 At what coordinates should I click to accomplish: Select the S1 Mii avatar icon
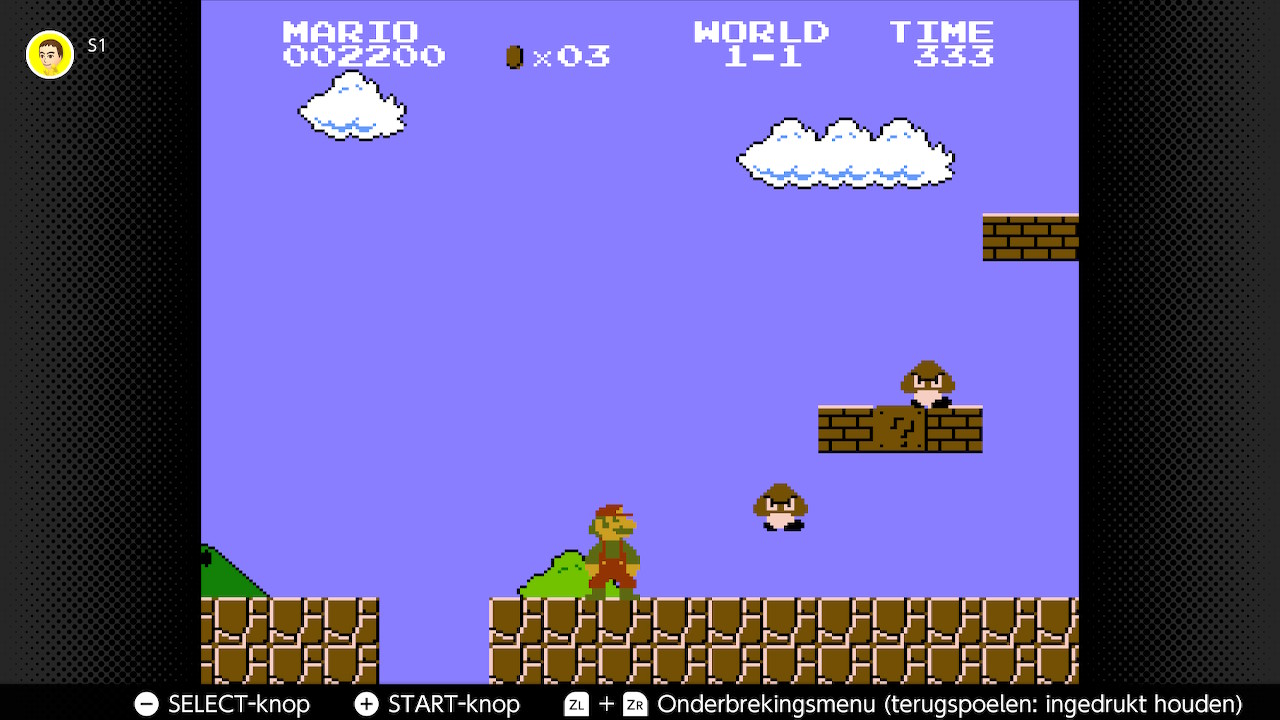[x=49, y=54]
